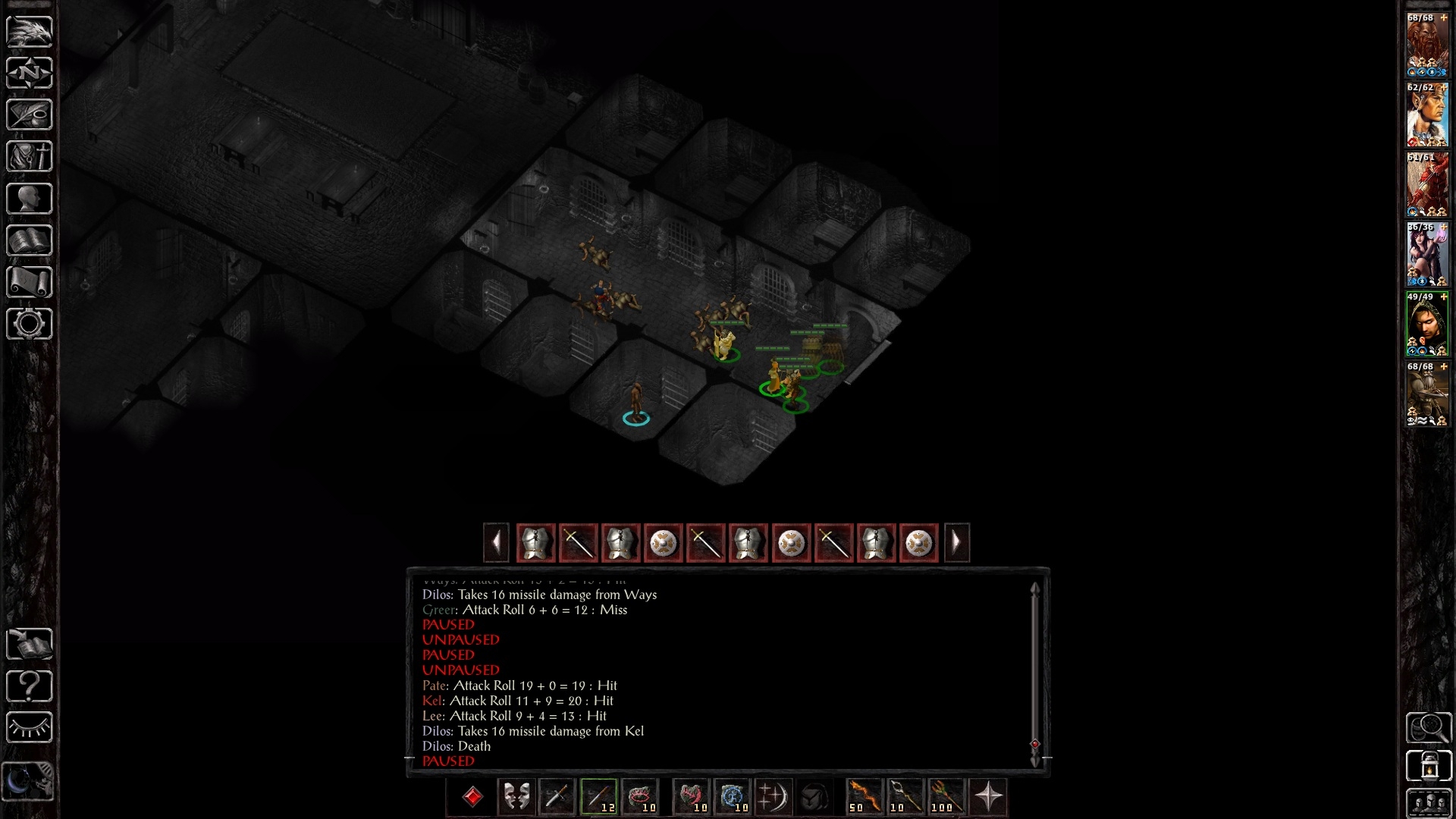Use the flame wand with 50 charges
This screenshot has height=819, width=1456.
864,797
